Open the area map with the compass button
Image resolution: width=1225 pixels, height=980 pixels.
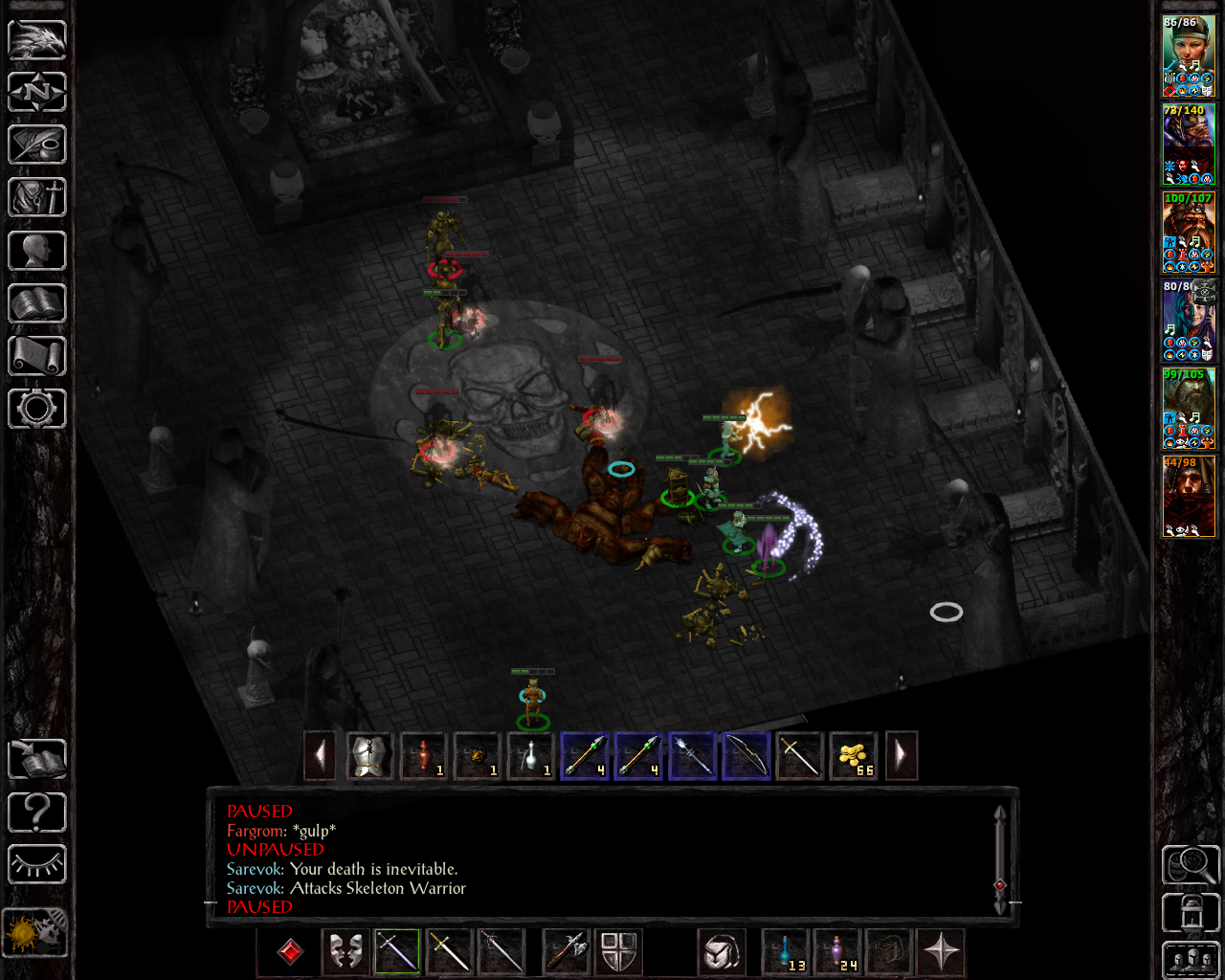coord(37,93)
